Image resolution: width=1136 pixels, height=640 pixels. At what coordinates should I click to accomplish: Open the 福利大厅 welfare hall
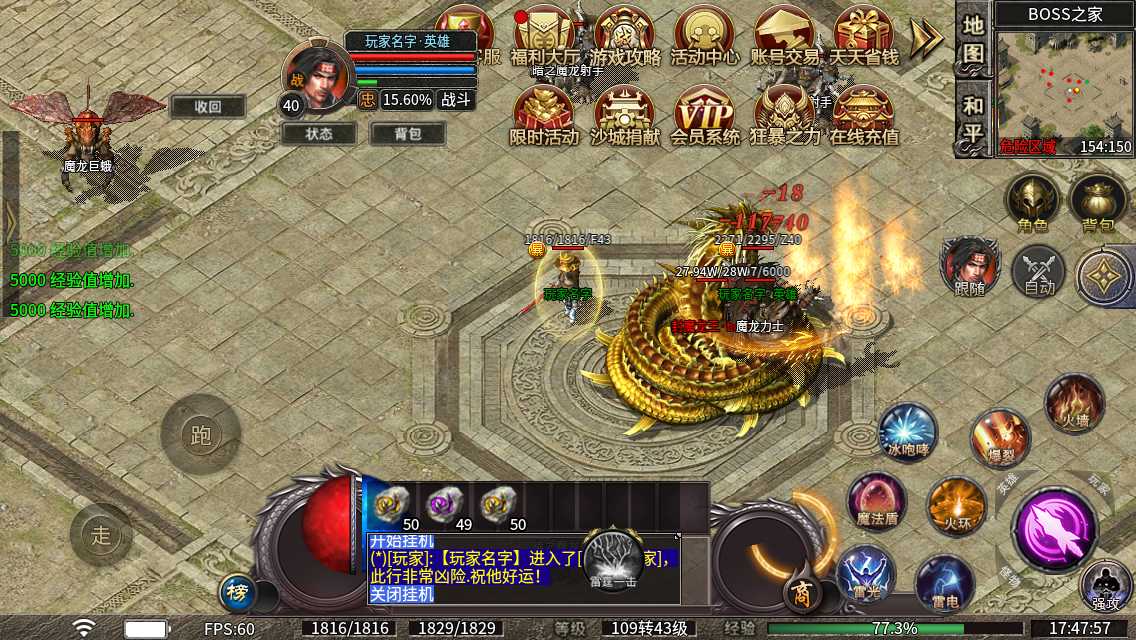544,36
